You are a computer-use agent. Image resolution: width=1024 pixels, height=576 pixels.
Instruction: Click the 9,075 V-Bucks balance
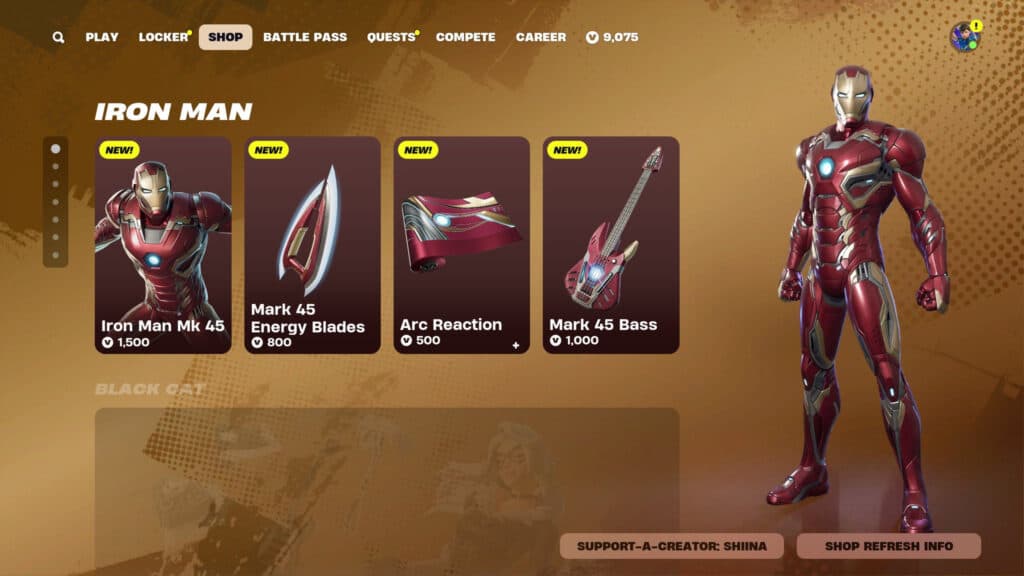point(613,37)
